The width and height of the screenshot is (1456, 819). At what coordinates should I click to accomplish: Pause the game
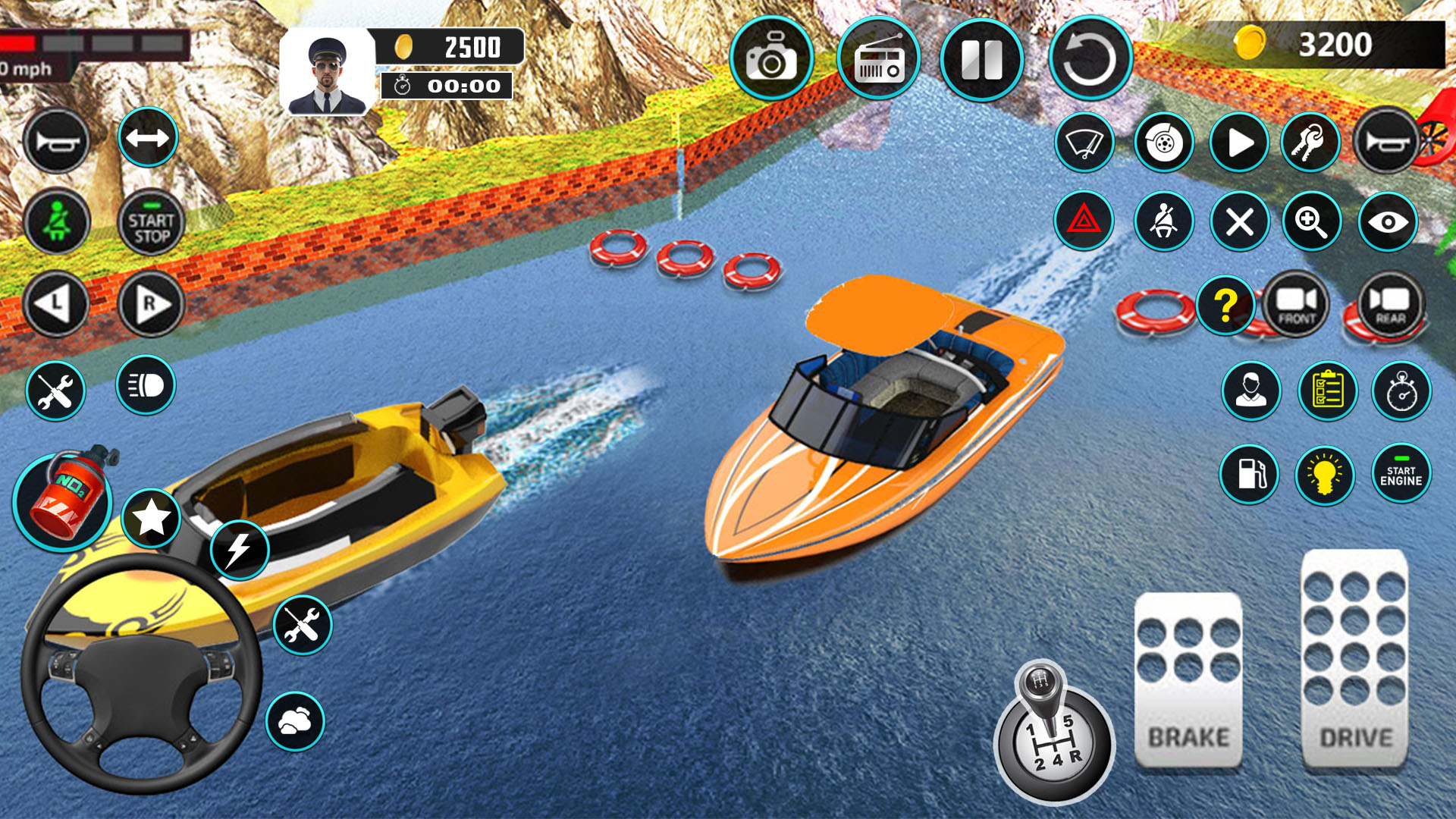[982, 59]
